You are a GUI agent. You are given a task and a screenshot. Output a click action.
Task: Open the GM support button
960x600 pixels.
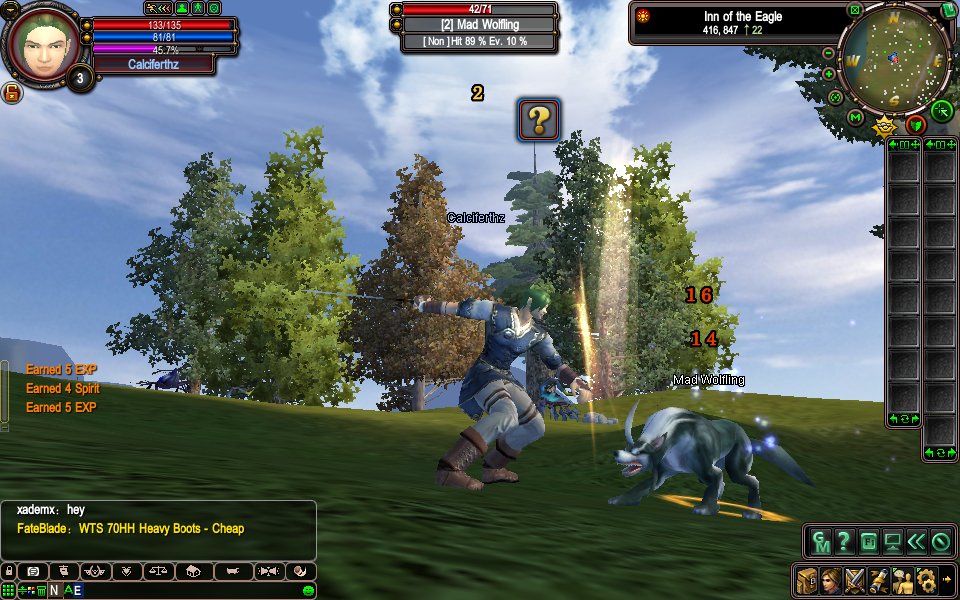click(x=821, y=543)
